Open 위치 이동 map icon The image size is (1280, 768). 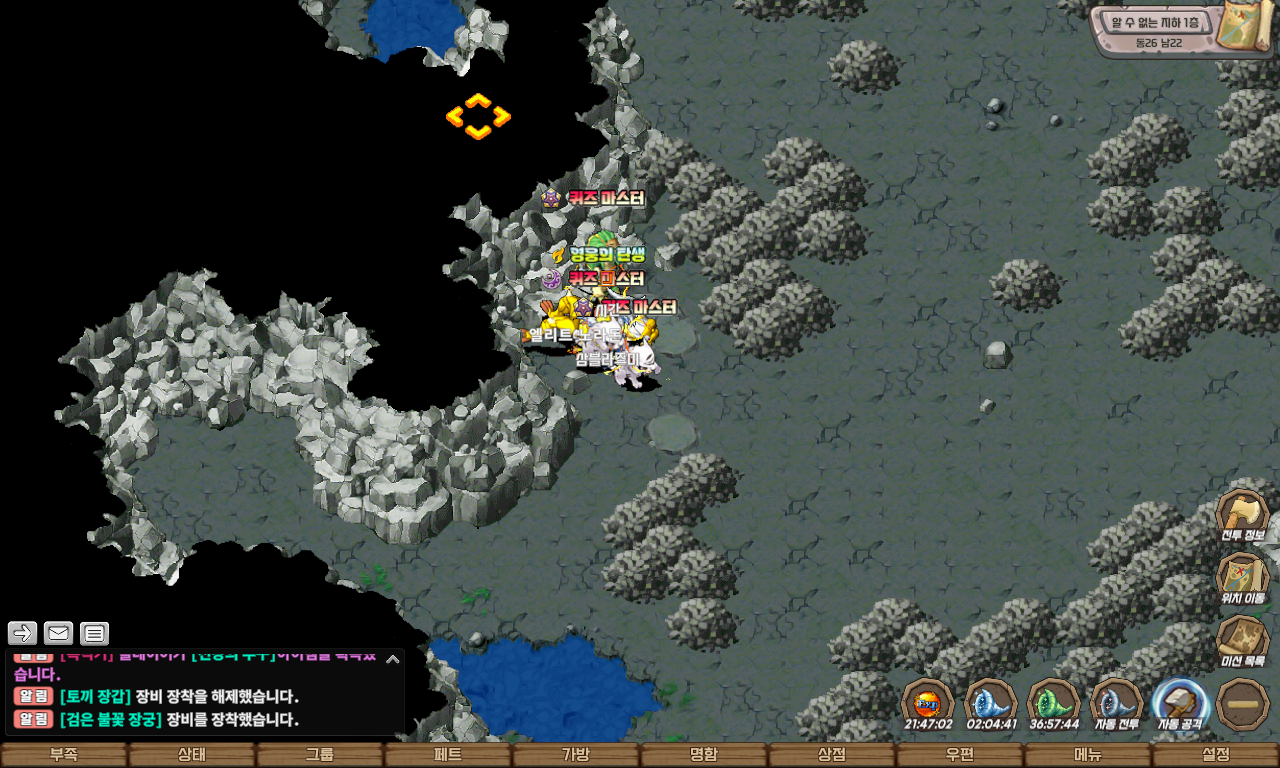(x=1242, y=578)
